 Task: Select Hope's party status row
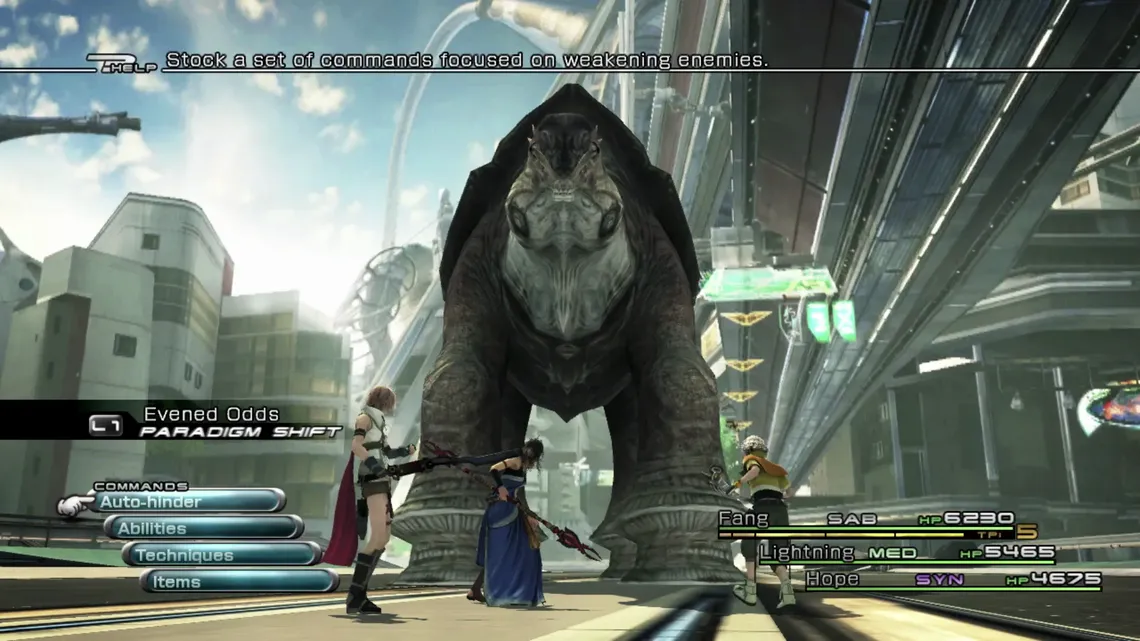pyautogui.click(x=952, y=579)
